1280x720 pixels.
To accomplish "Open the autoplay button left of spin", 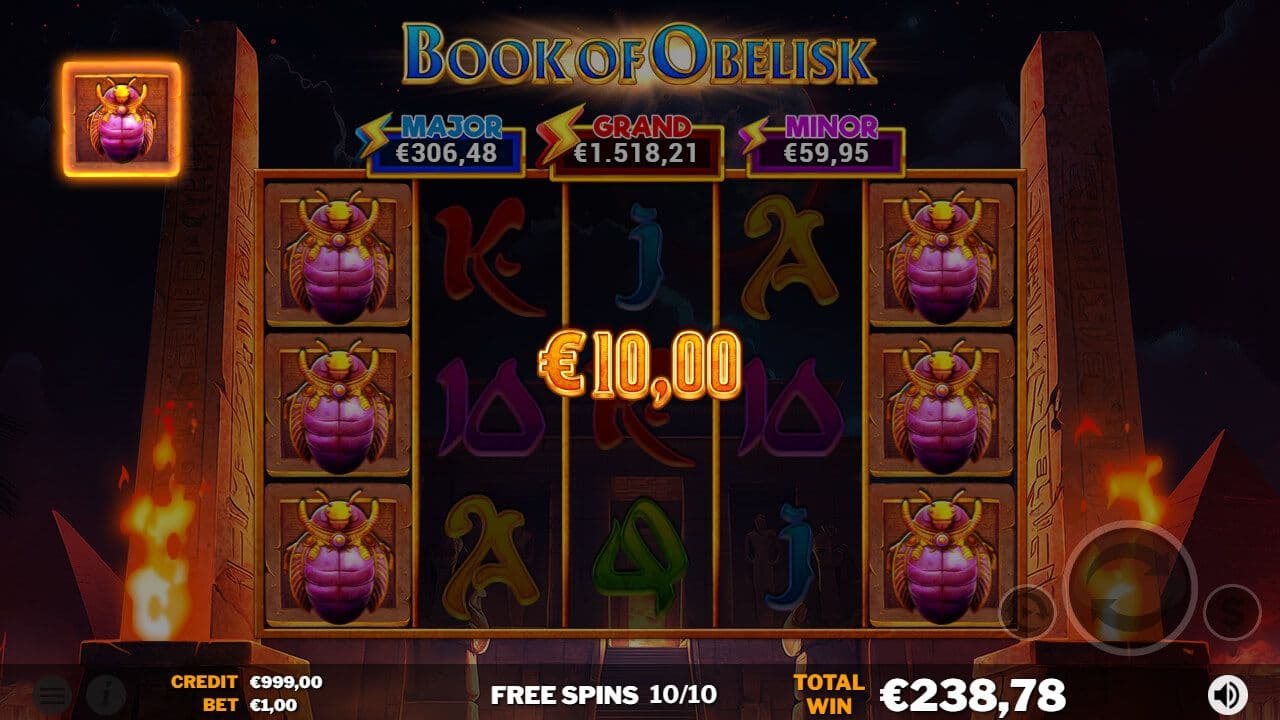I will point(1027,610).
